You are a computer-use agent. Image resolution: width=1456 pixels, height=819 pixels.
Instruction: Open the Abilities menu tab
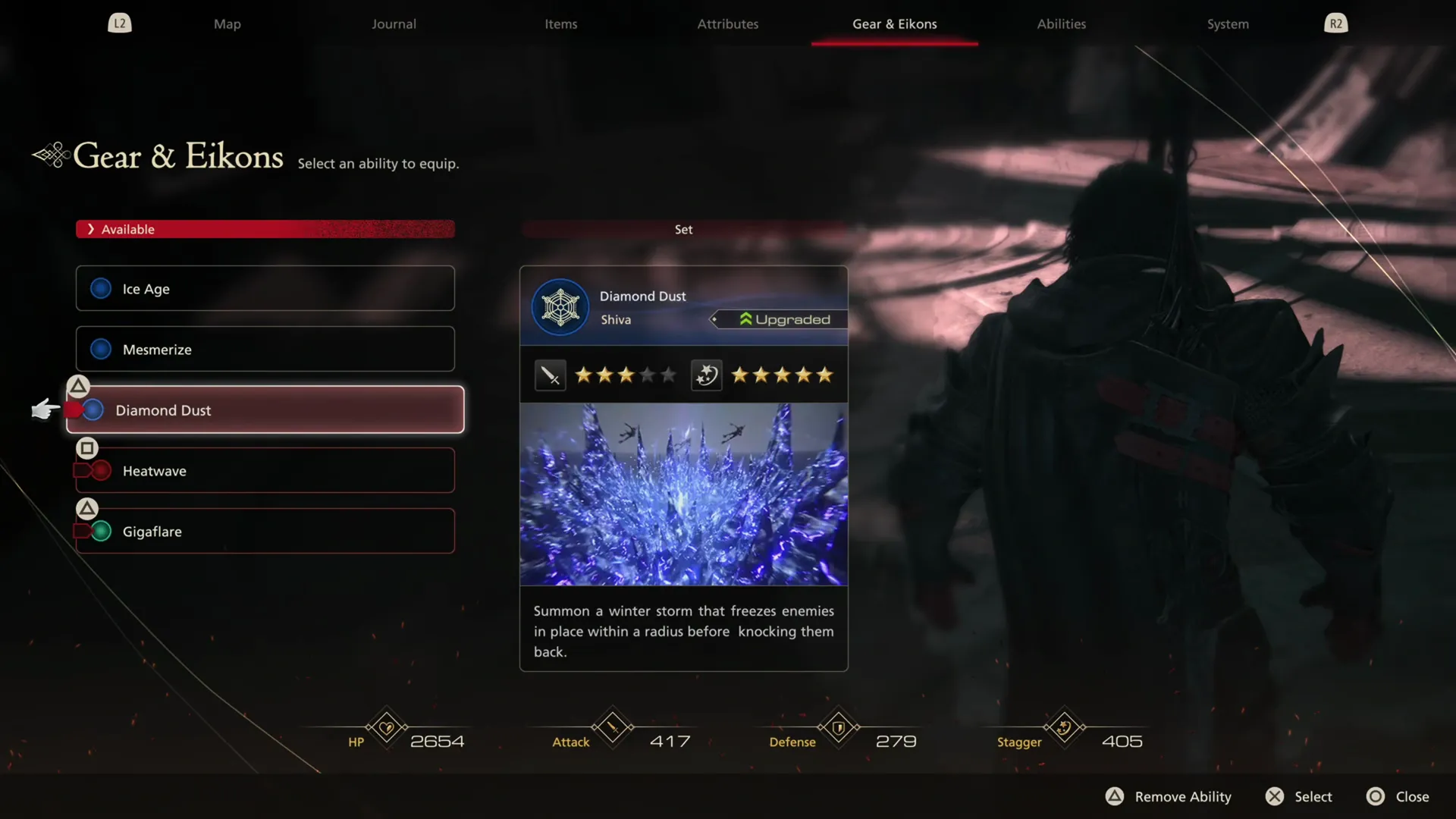(x=1061, y=24)
